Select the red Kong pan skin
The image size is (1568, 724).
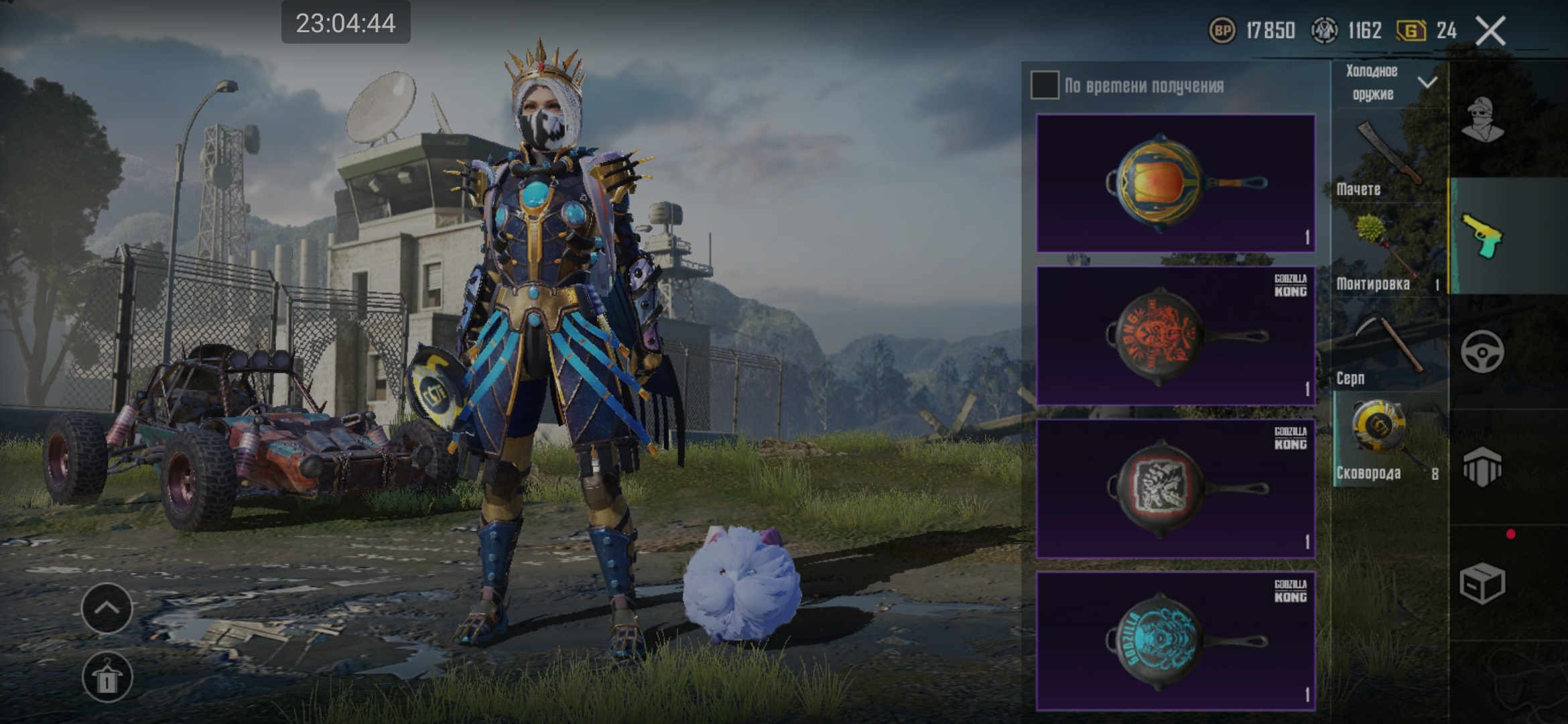coord(1175,336)
